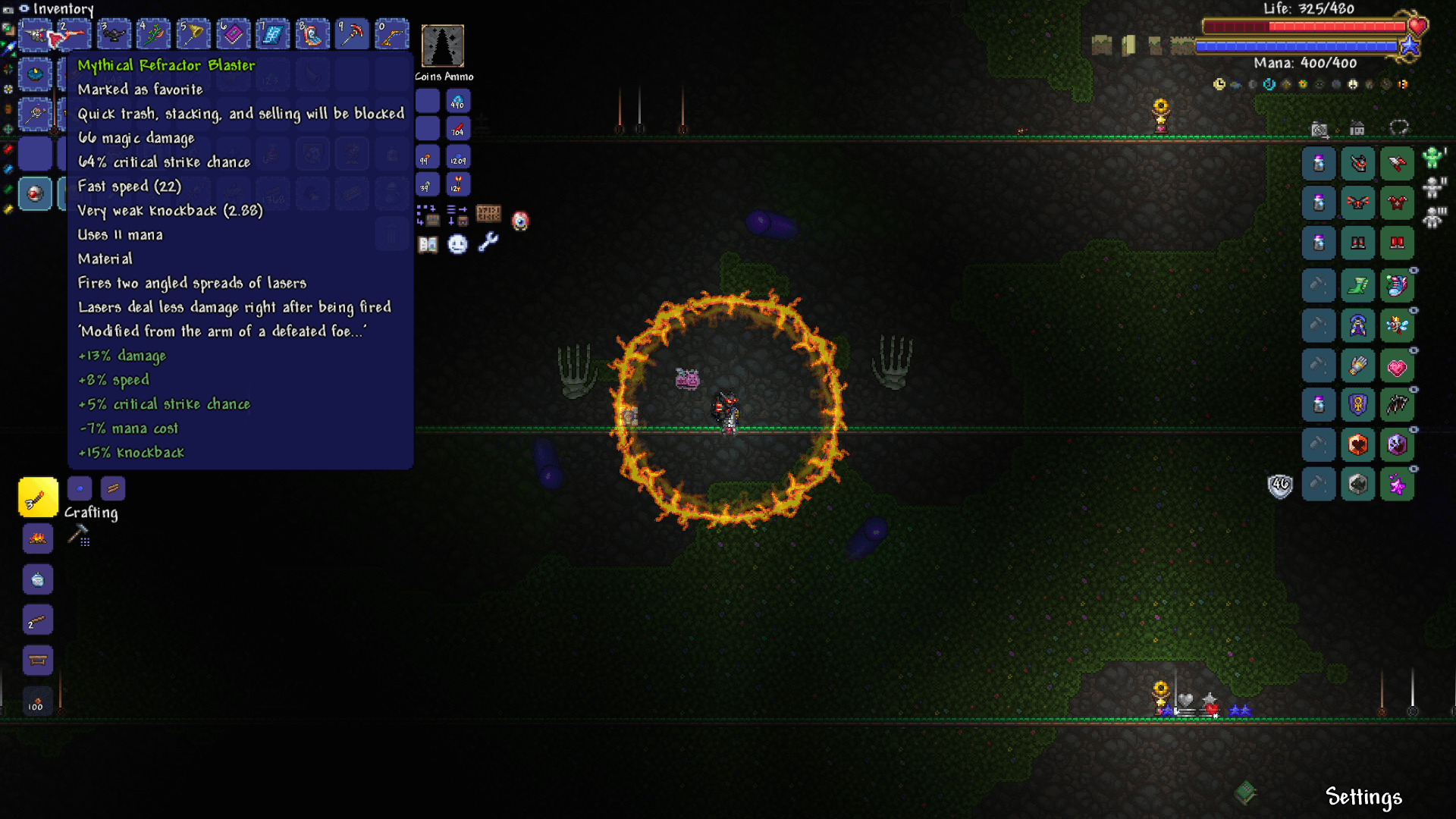Sort the inventory with the sort button
This screenshot has width=1456, height=819.
(457, 216)
